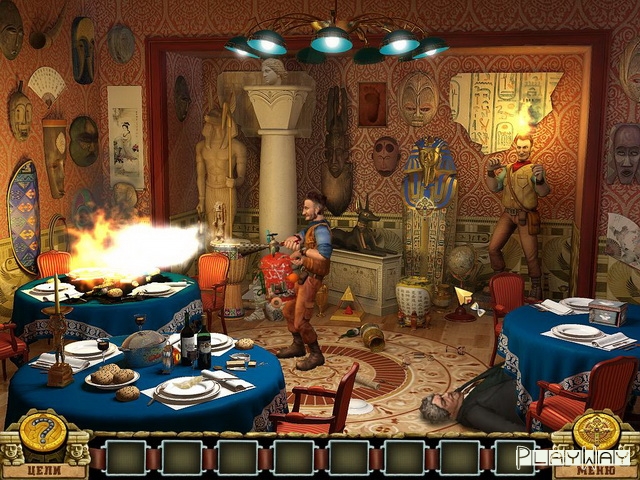Image resolution: width=640 pixels, height=480 pixels.
Task: Open the ЦЕЛИ goals question mark button
Action: click(x=42, y=434)
